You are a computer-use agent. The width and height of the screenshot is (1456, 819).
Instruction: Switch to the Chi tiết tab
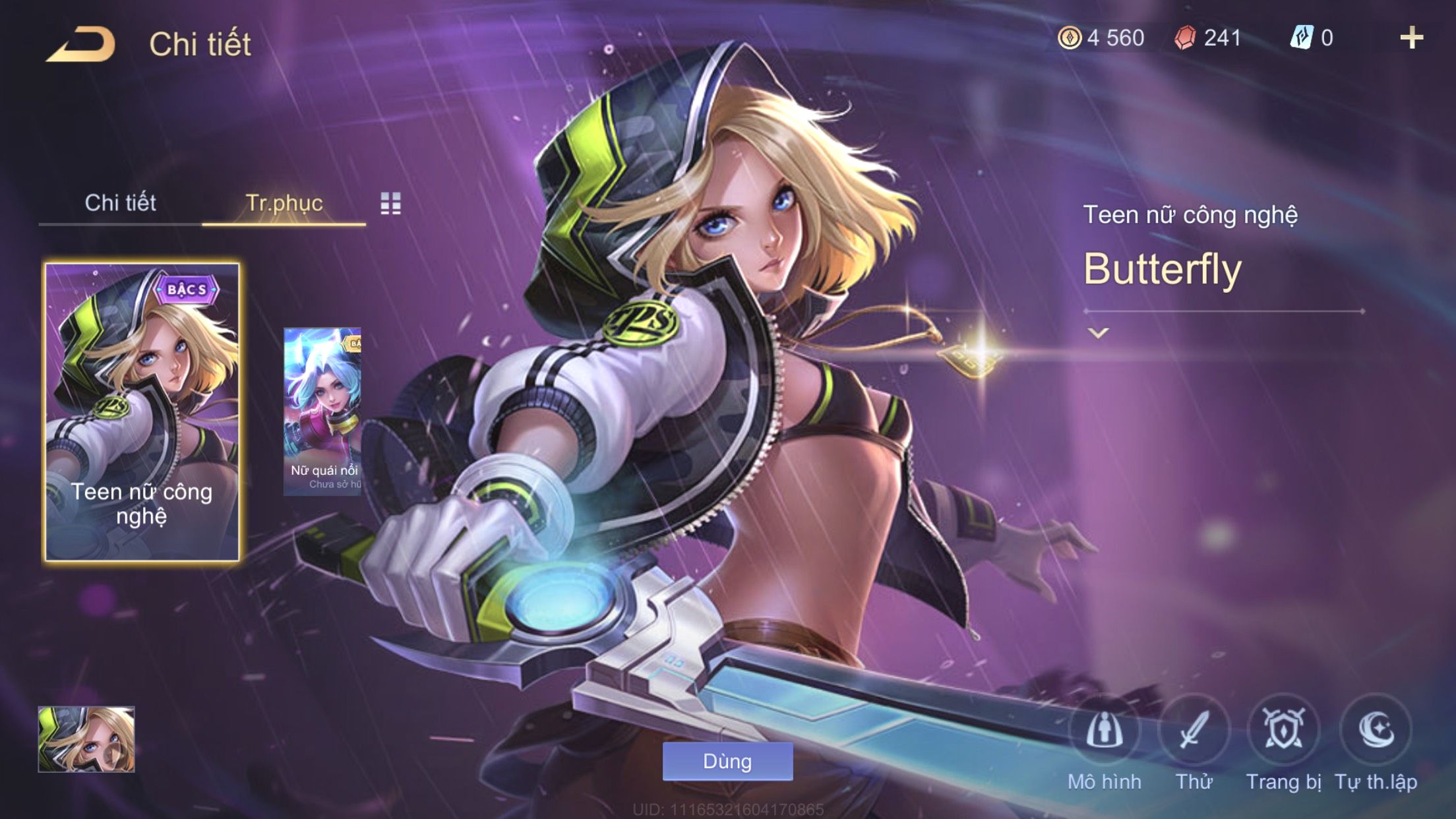(x=120, y=203)
